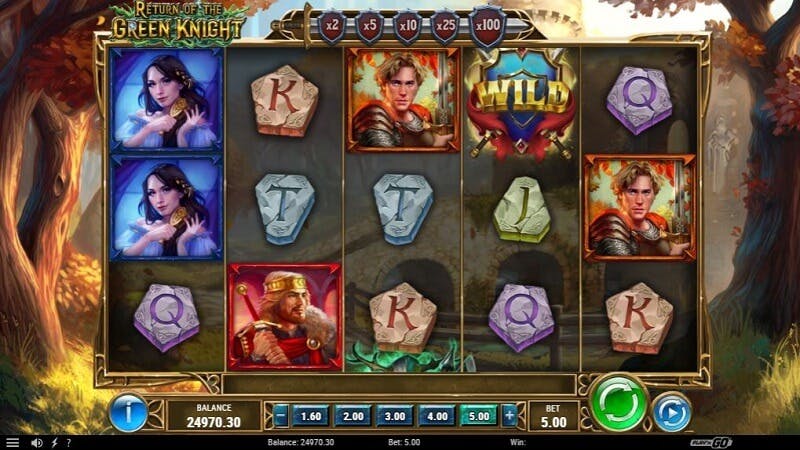The image size is (800, 450).
Task: Toggle sound with the speaker icon
Action: (36, 442)
